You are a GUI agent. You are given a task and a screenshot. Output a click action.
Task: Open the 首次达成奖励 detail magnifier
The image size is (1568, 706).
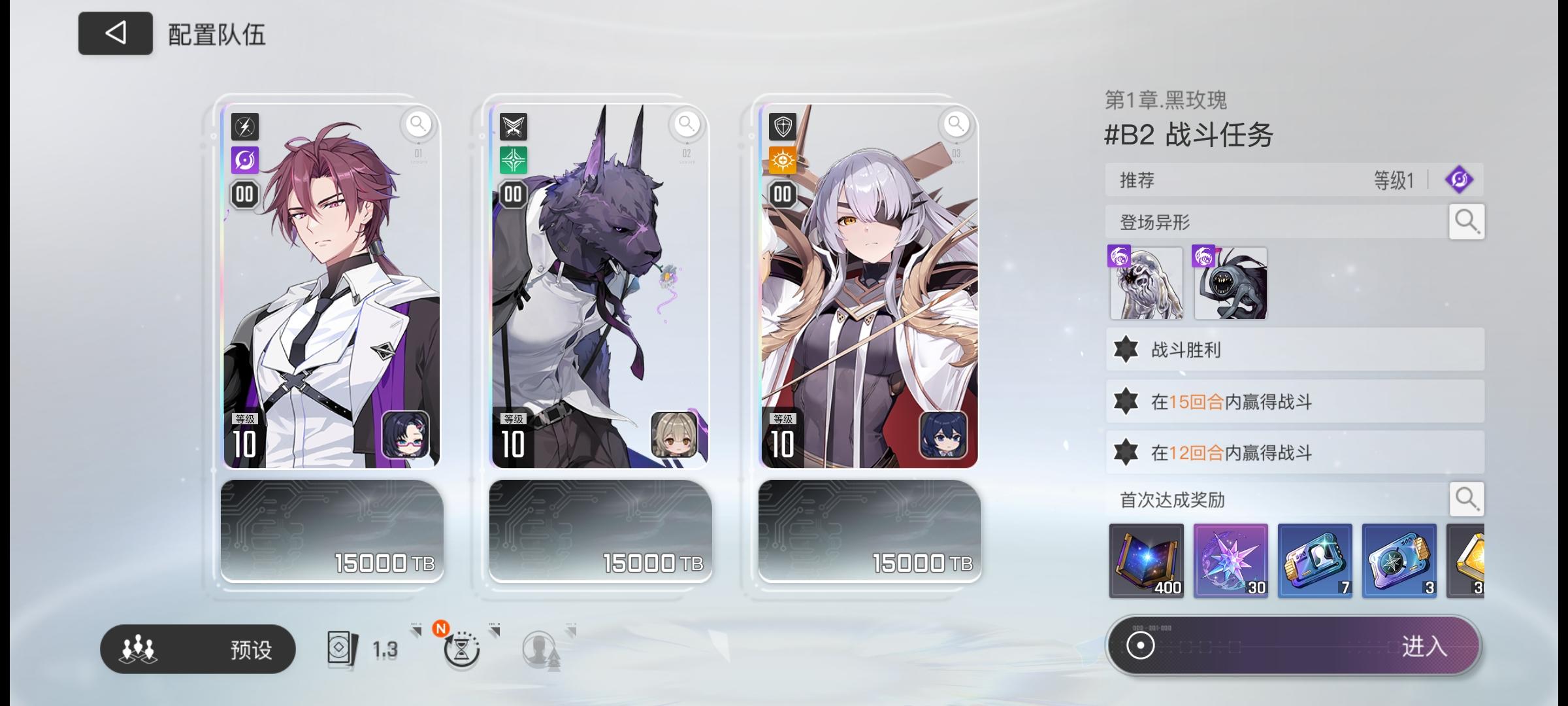click(1467, 499)
